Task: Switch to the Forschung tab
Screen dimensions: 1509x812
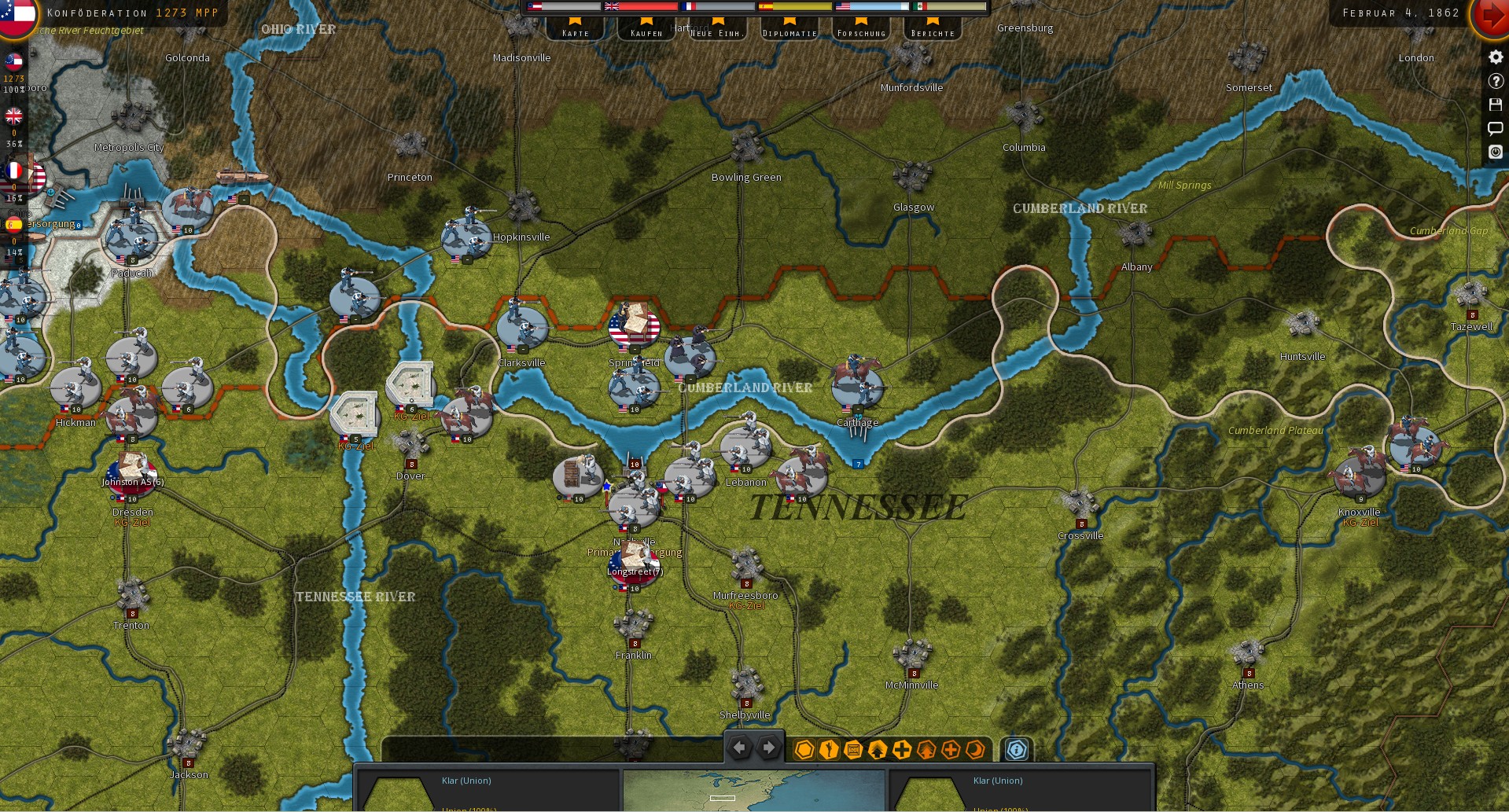Action: 861,32
